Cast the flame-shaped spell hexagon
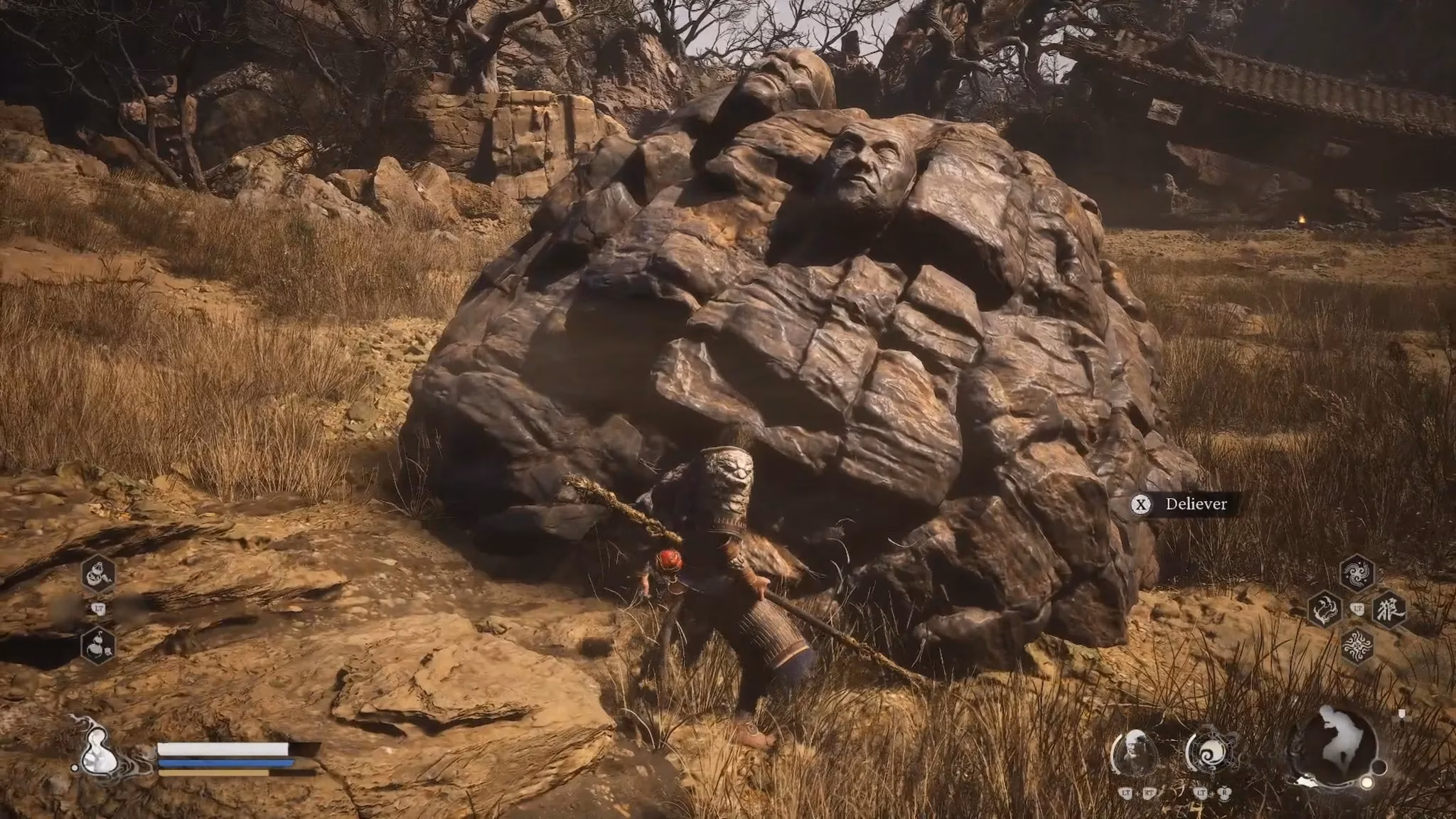This screenshot has height=819, width=1456. [x=1324, y=609]
